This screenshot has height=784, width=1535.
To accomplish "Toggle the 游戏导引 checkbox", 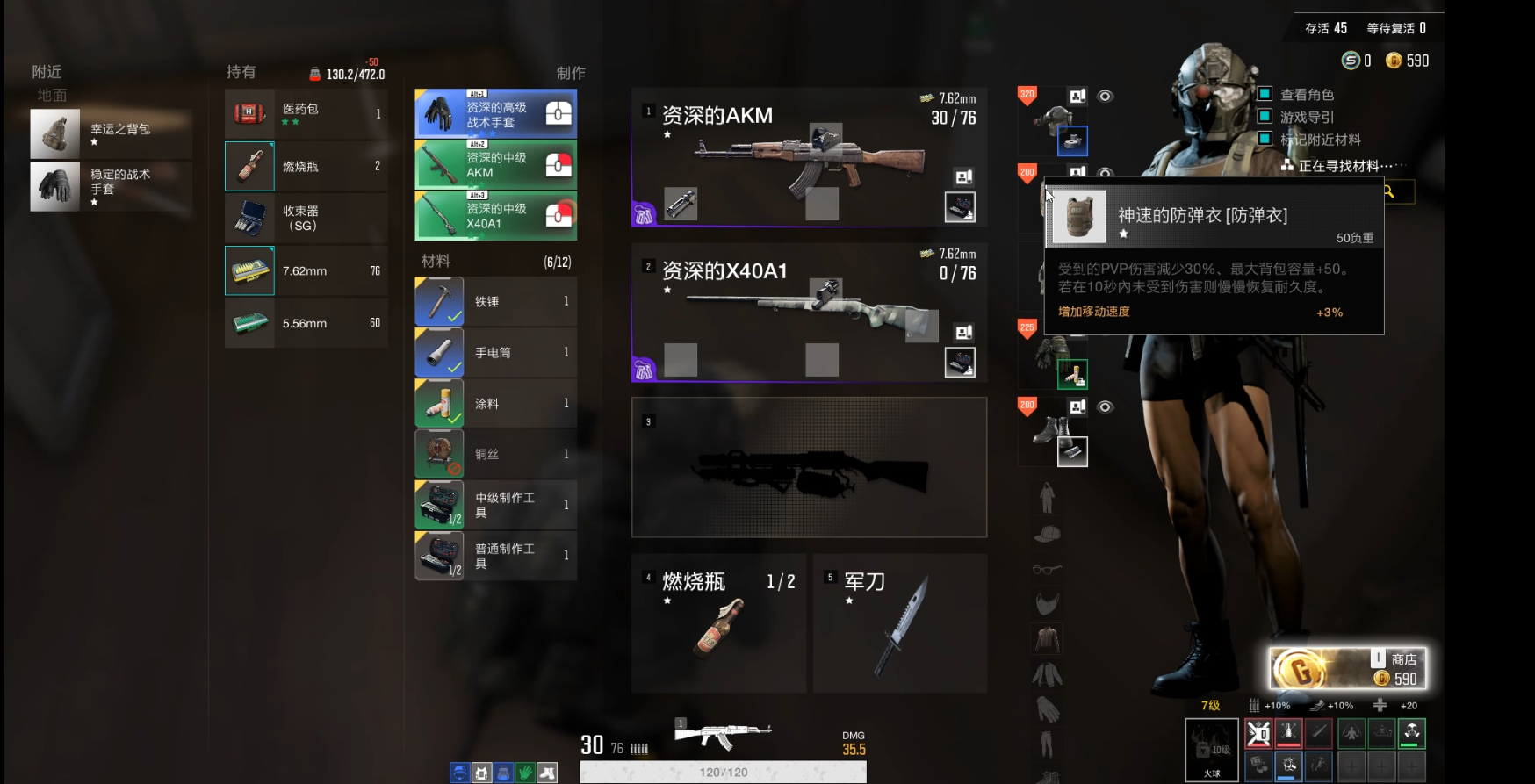I will pos(1265,116).
